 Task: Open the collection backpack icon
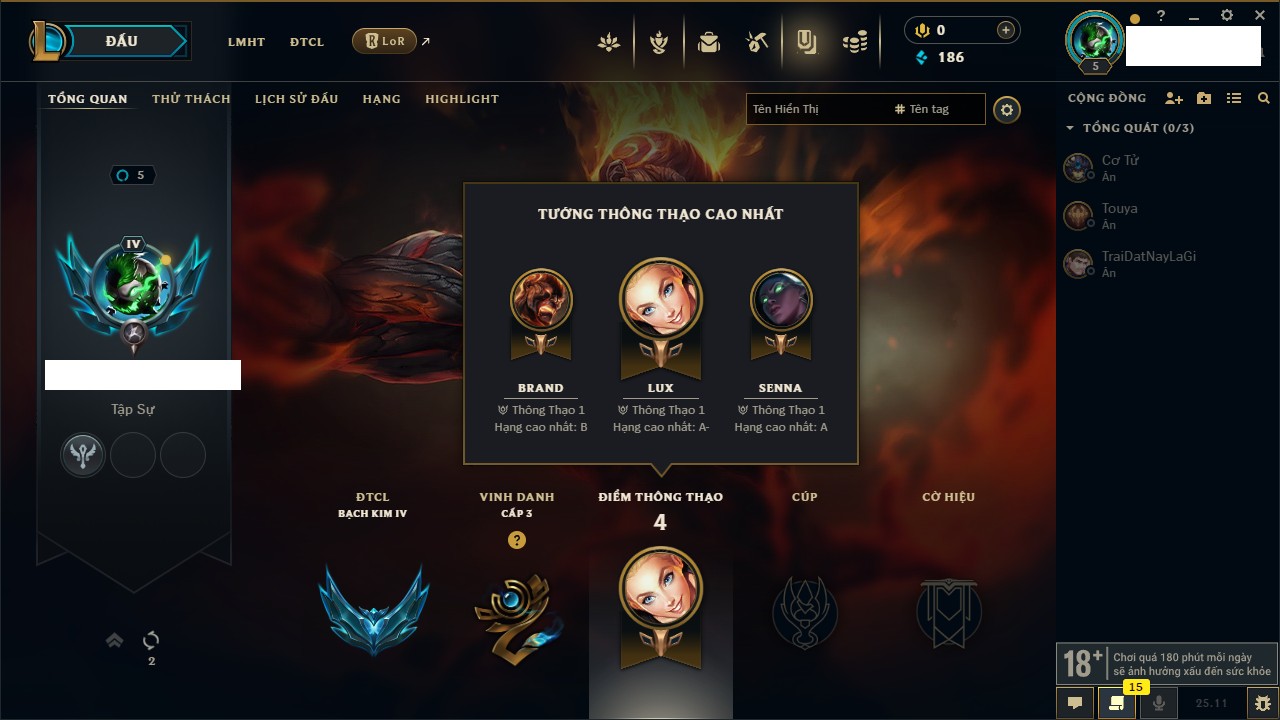pos(709,42)
